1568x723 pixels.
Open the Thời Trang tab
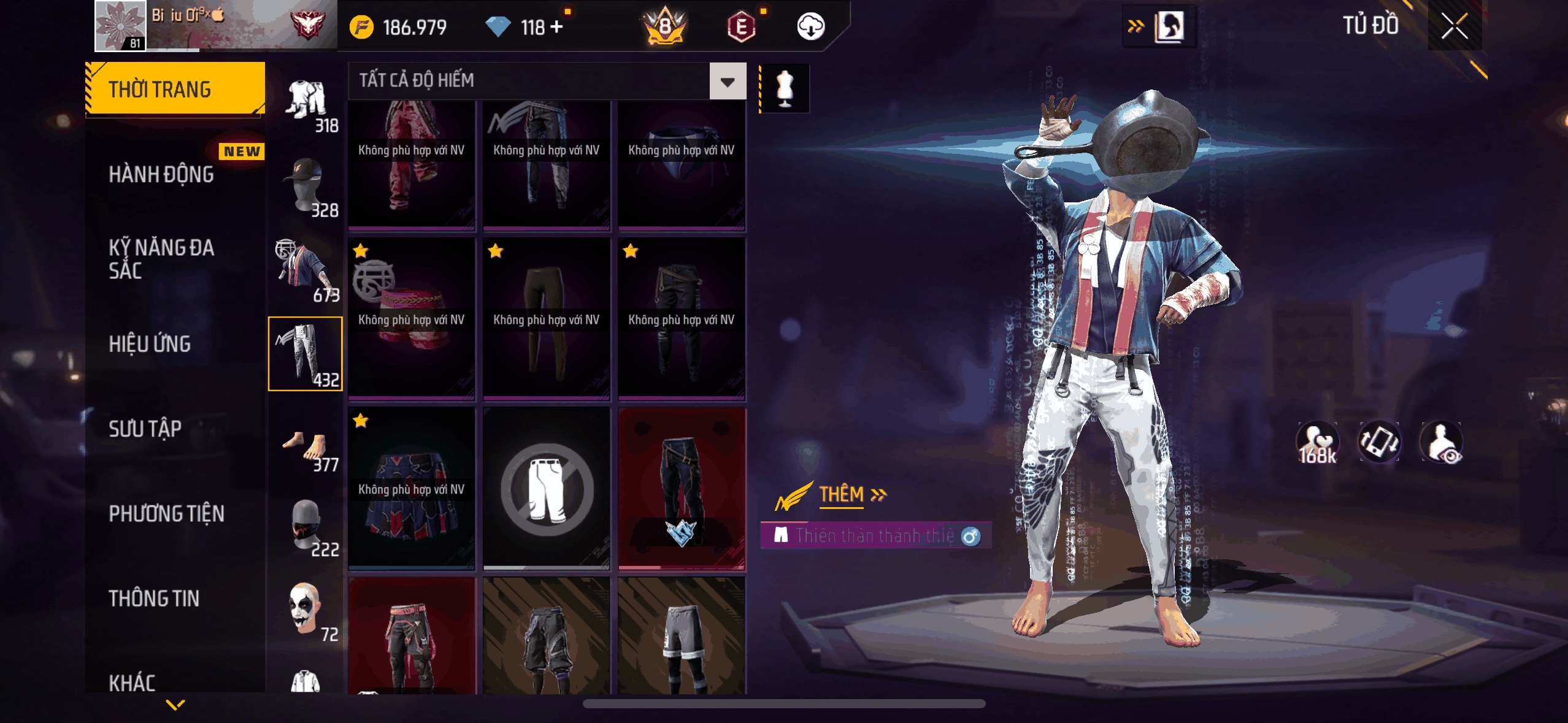tap(175, 90)
